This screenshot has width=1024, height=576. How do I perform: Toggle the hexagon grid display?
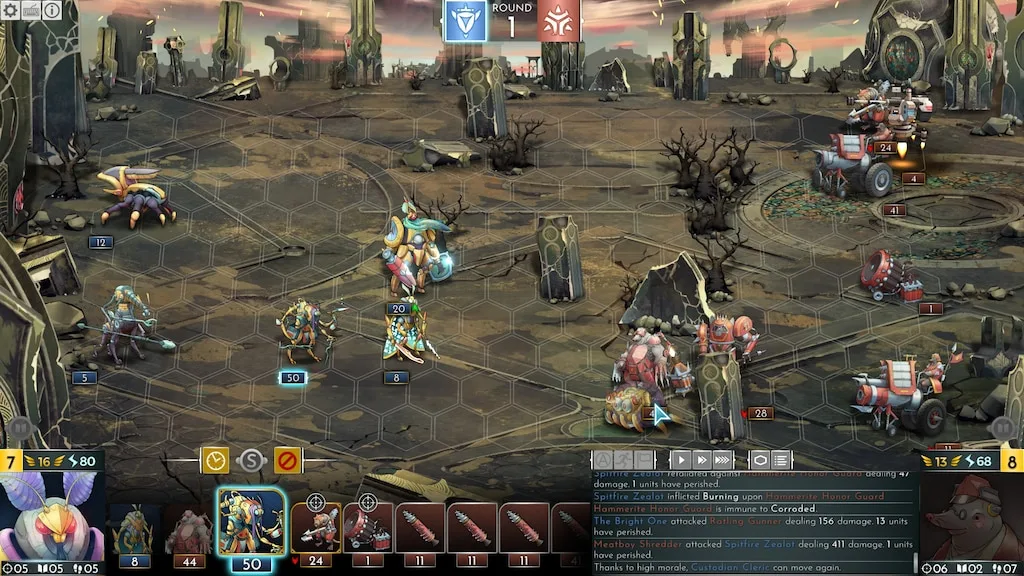click(x=760, y=460)
